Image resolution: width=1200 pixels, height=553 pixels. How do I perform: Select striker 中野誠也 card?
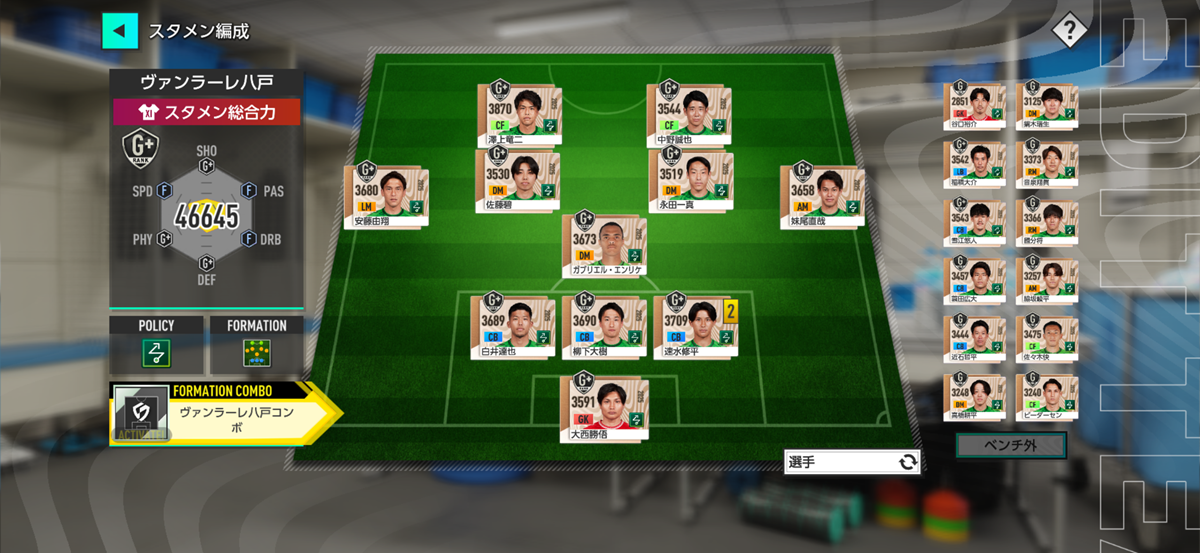click(x=689, y=115)
